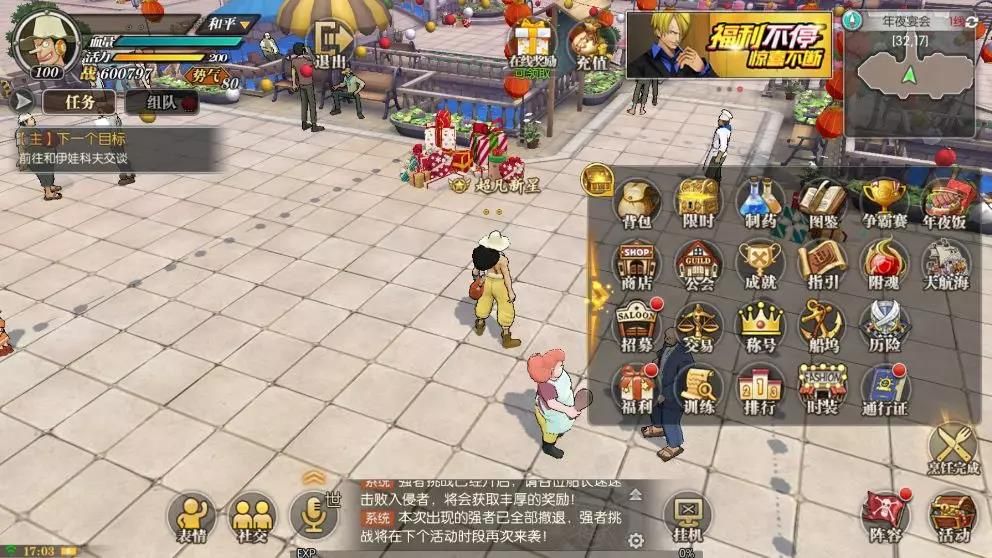Open the 公会 guild menu
The image size is (992, 558).
click(x=698, y=266)
